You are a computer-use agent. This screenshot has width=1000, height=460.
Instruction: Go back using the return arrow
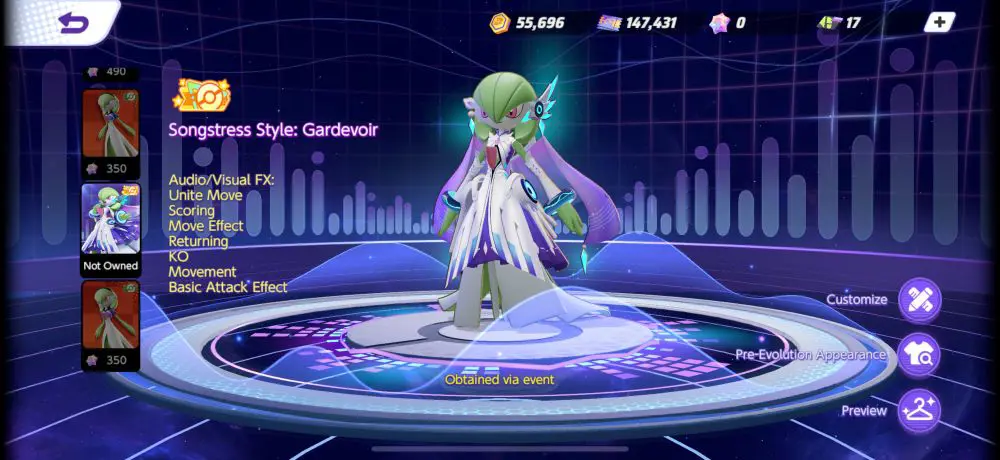click(73, 21)
